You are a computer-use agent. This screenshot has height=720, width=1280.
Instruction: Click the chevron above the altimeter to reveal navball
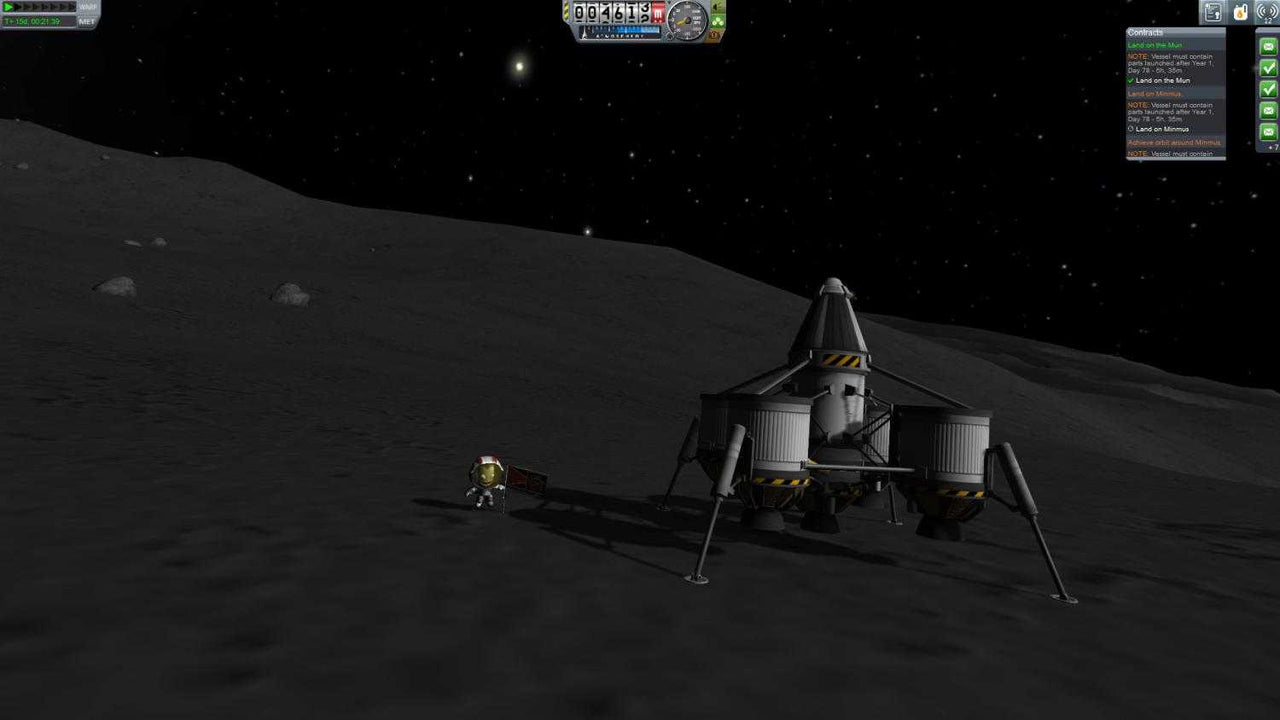click(x=669, y=2)
